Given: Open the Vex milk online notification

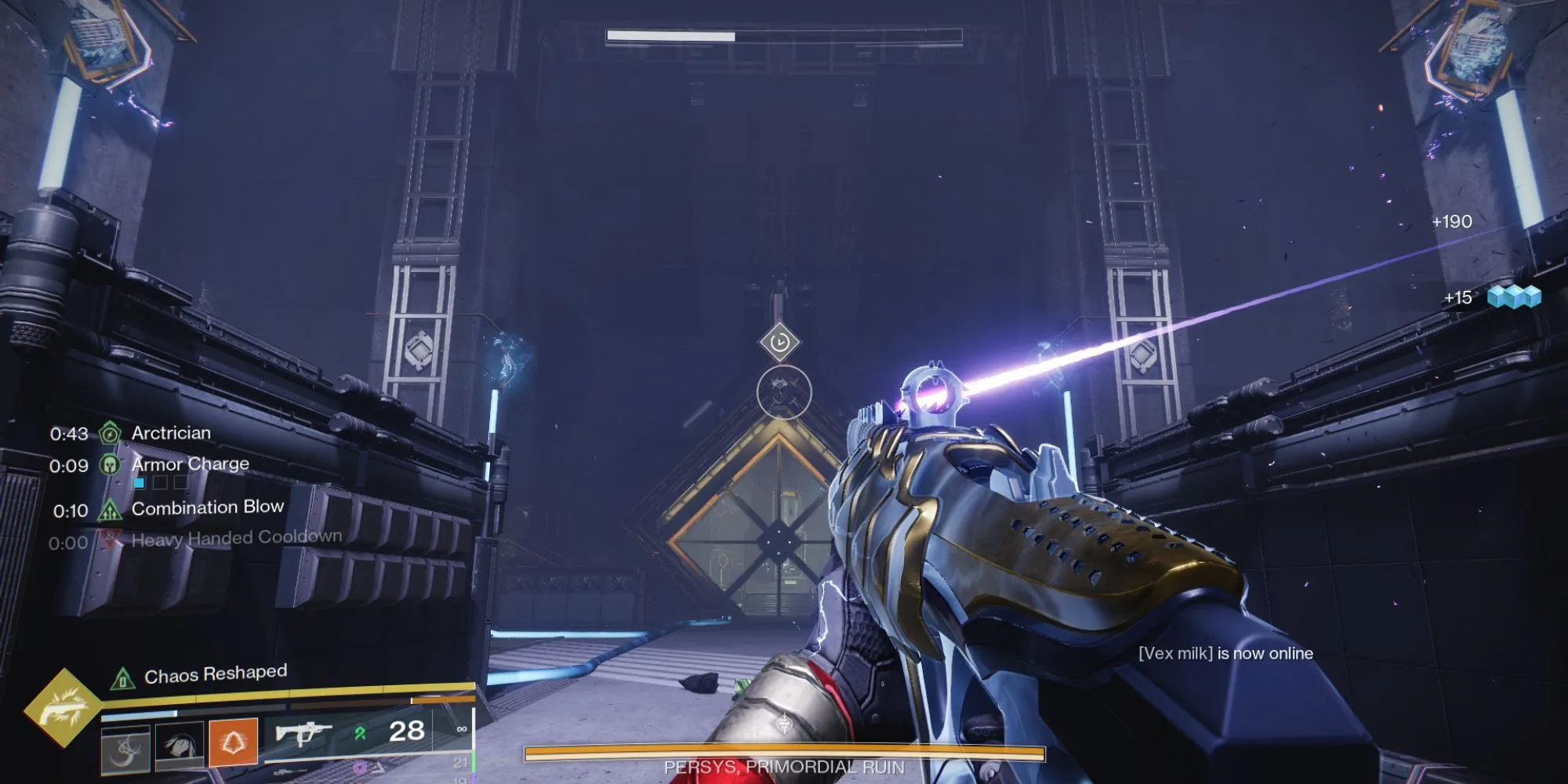Looking at the screenshot, I should [1225, 653].
